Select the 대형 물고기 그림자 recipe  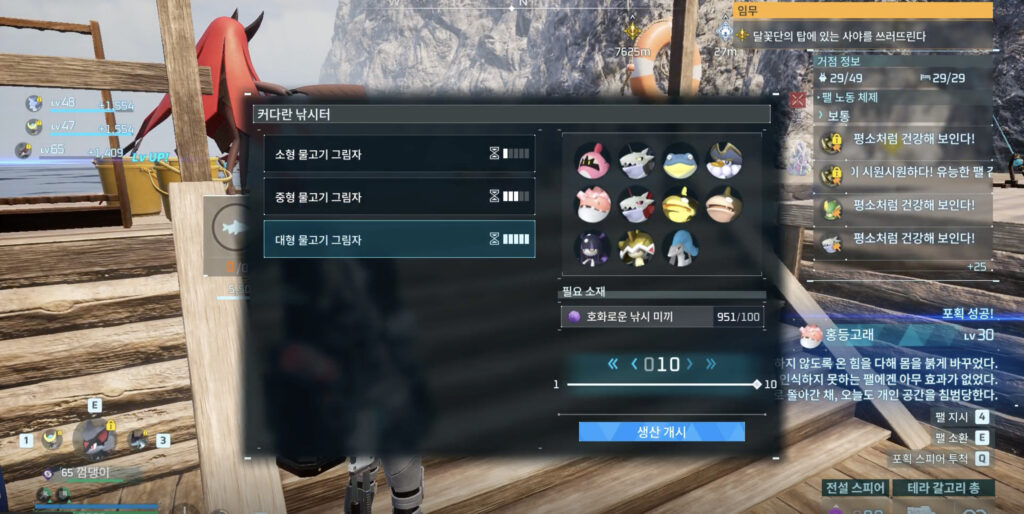coord(399,240)
